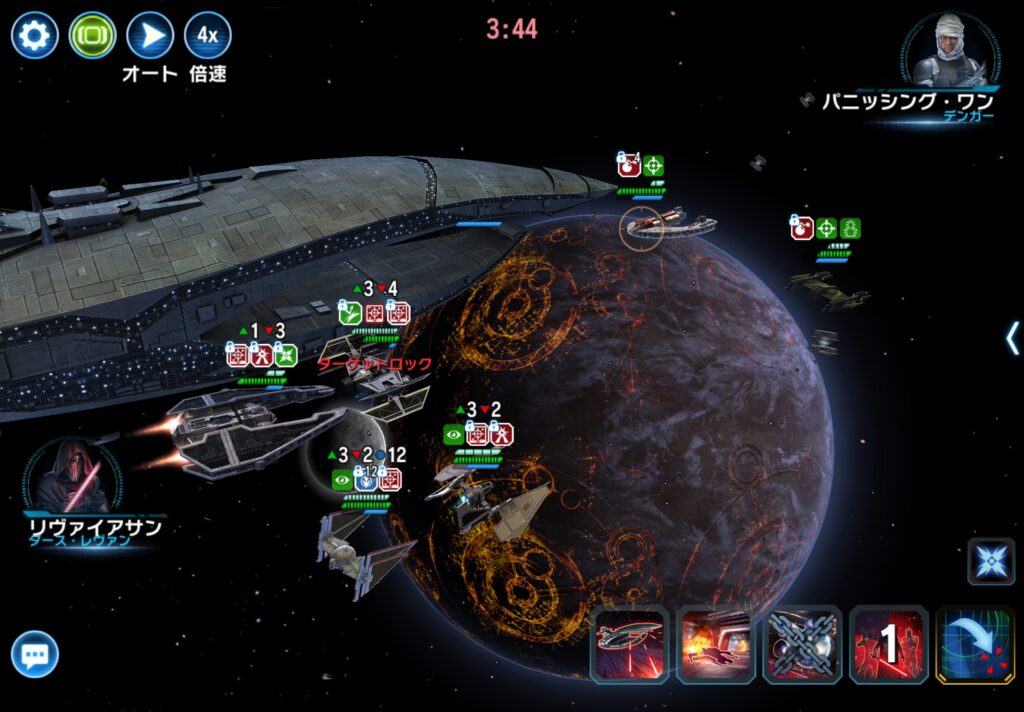Open the chat bubble button

pos(35,656)
